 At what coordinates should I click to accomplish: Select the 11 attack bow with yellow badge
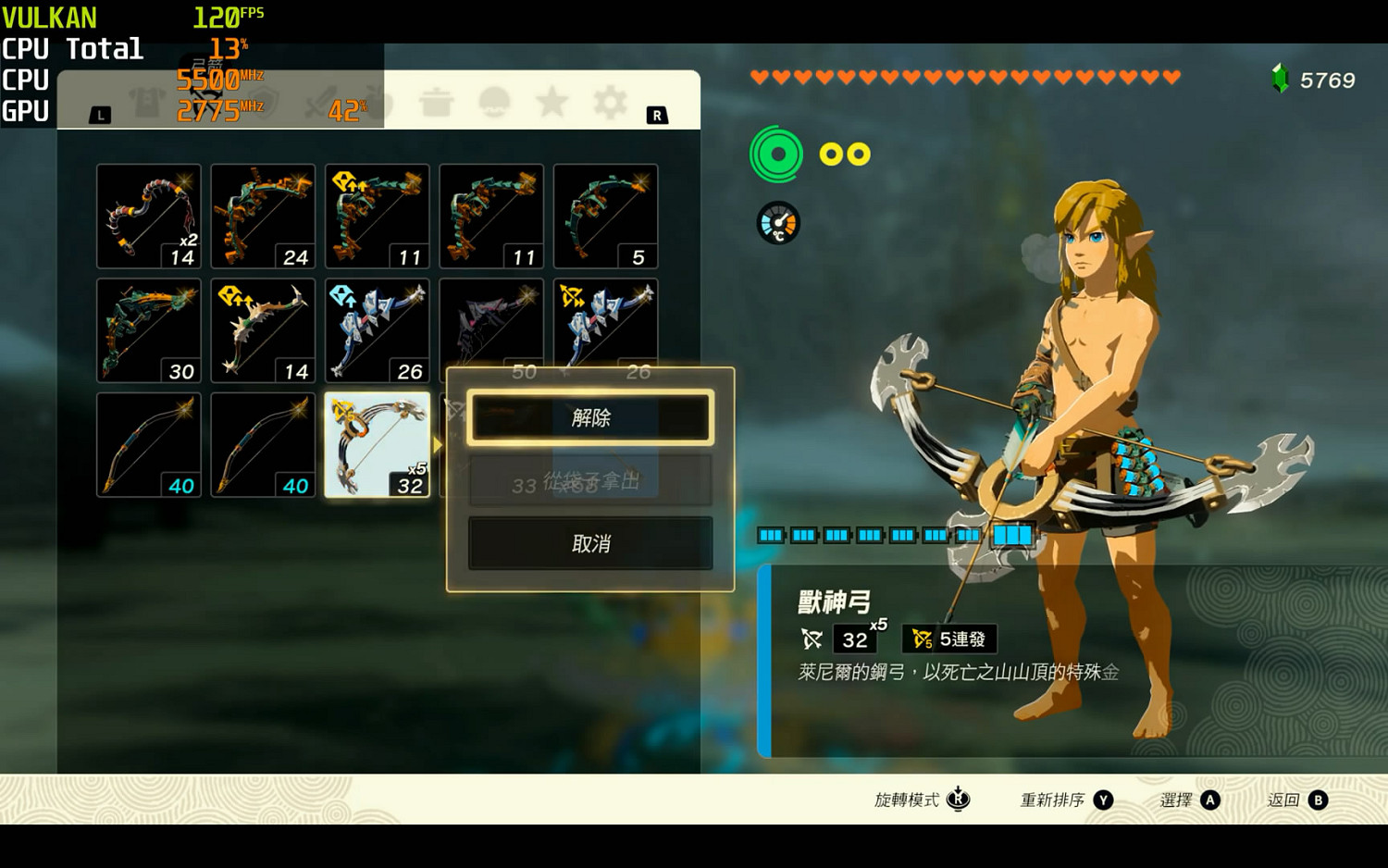[x=377, y=217]
